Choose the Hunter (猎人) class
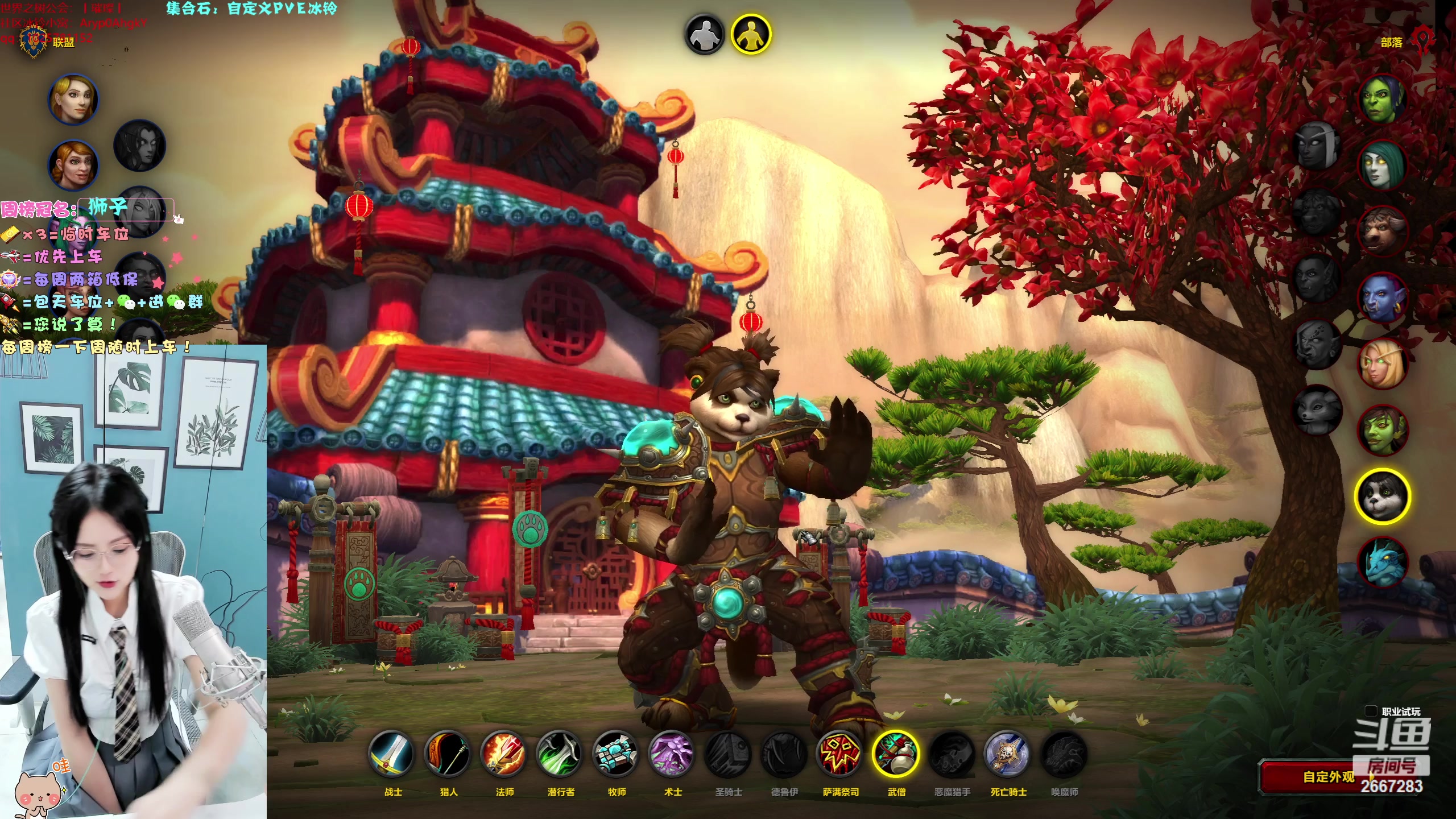The image size is (1456, 819). pyautogui.click(x=448, y=754)
